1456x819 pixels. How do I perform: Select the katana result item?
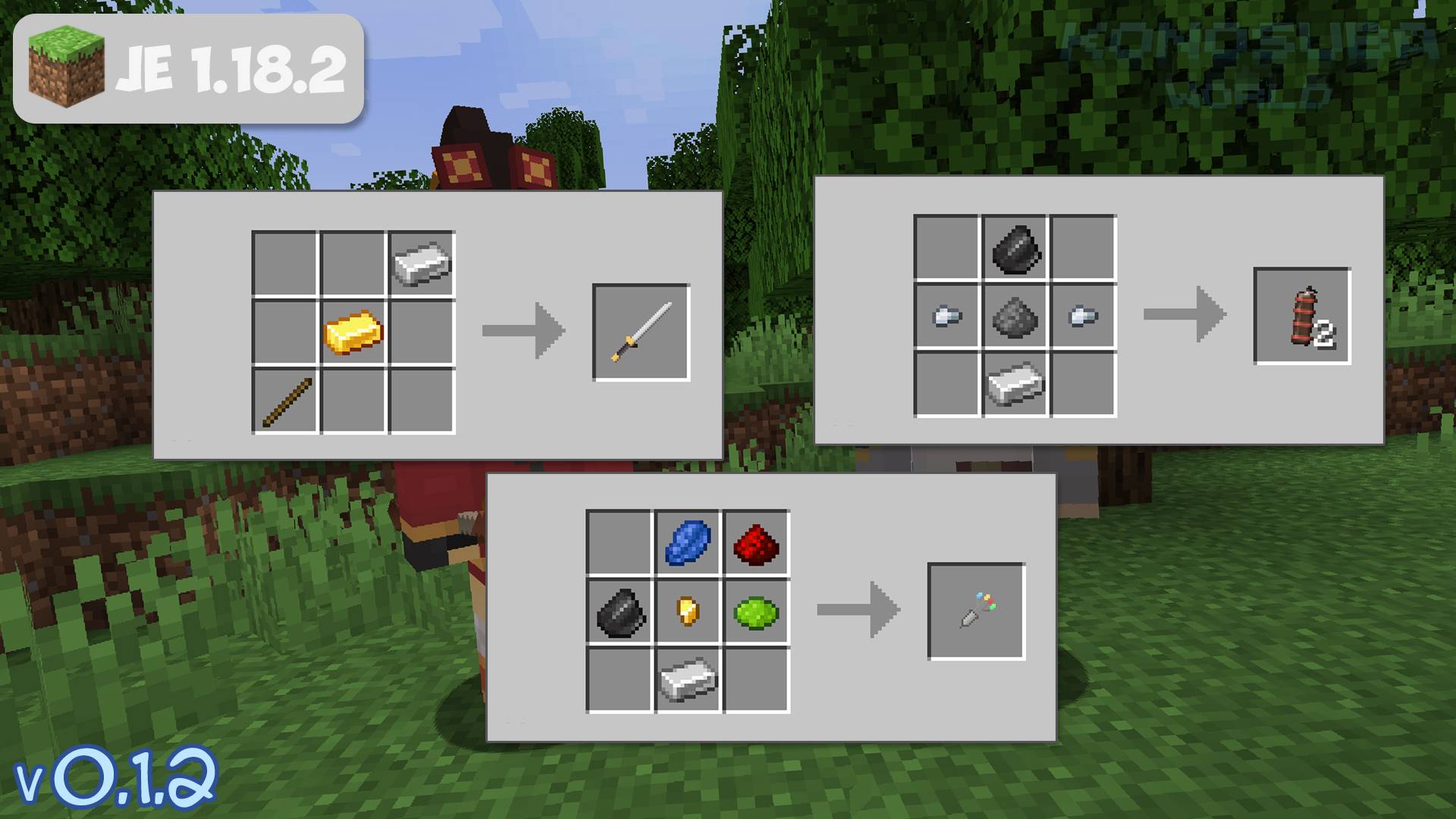point(641,330)
